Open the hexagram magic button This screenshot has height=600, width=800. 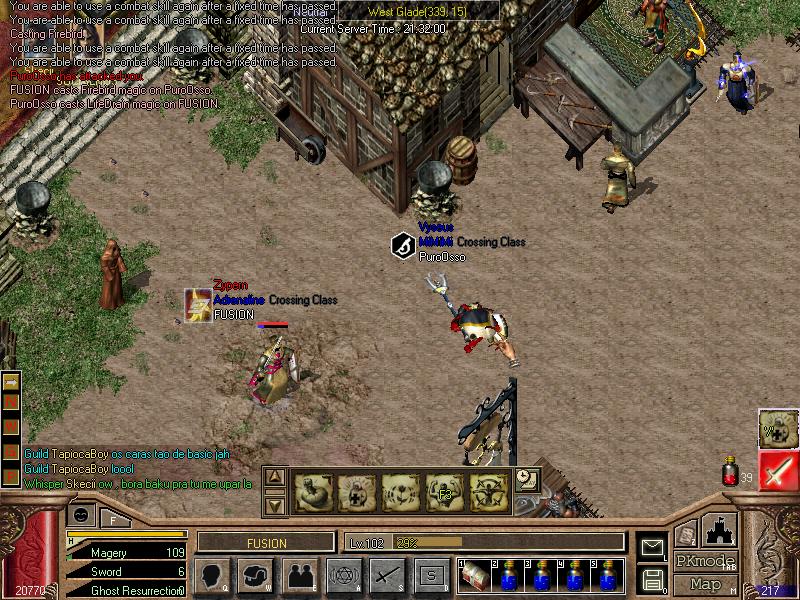(343, 576)
